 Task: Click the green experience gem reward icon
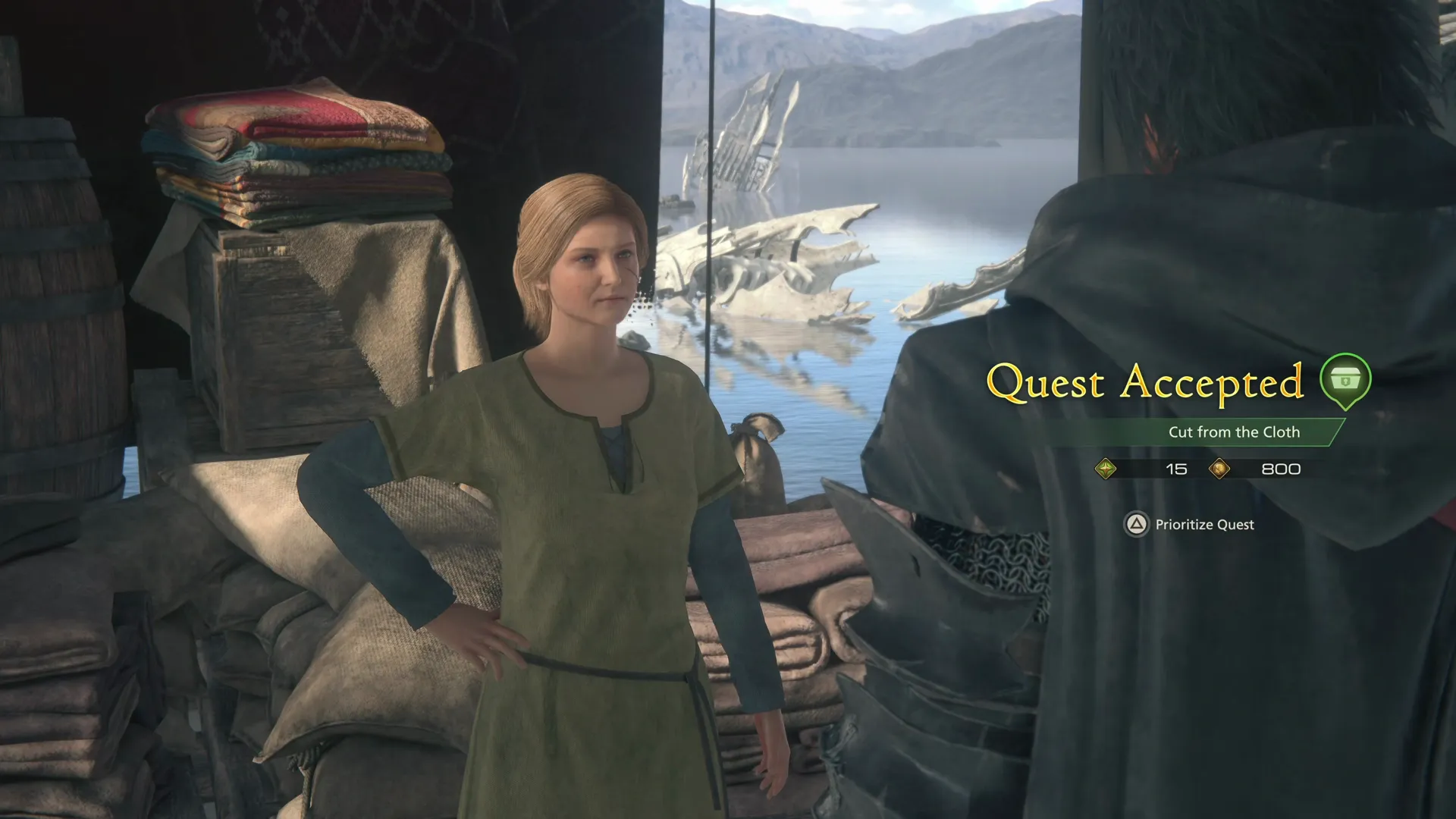[x=1107, y=469]
